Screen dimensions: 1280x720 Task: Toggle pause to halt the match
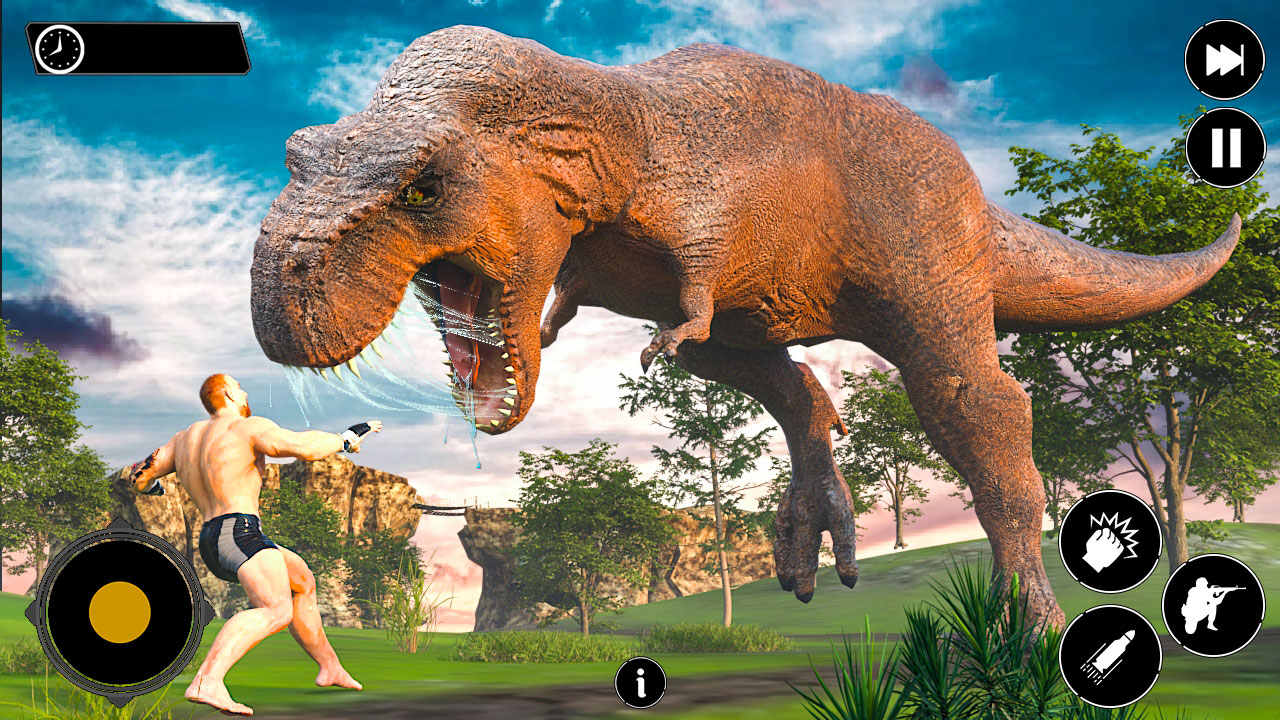(1225, 148)
